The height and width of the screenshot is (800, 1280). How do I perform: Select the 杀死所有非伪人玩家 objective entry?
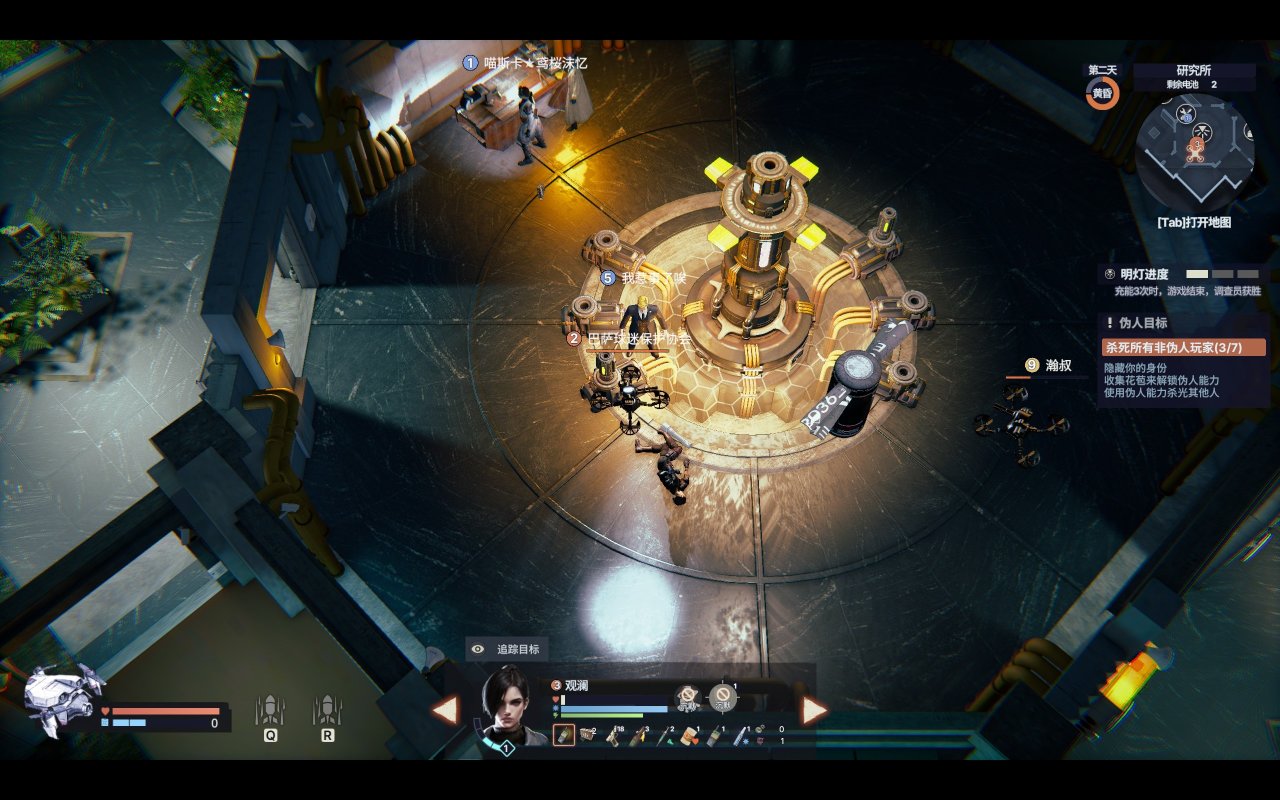pos(1184,347)
